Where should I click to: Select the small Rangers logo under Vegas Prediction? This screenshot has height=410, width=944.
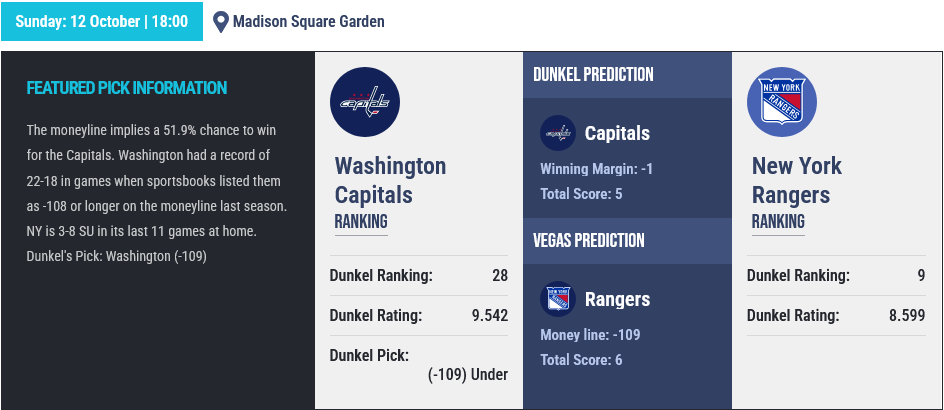(x=557, y=299)
